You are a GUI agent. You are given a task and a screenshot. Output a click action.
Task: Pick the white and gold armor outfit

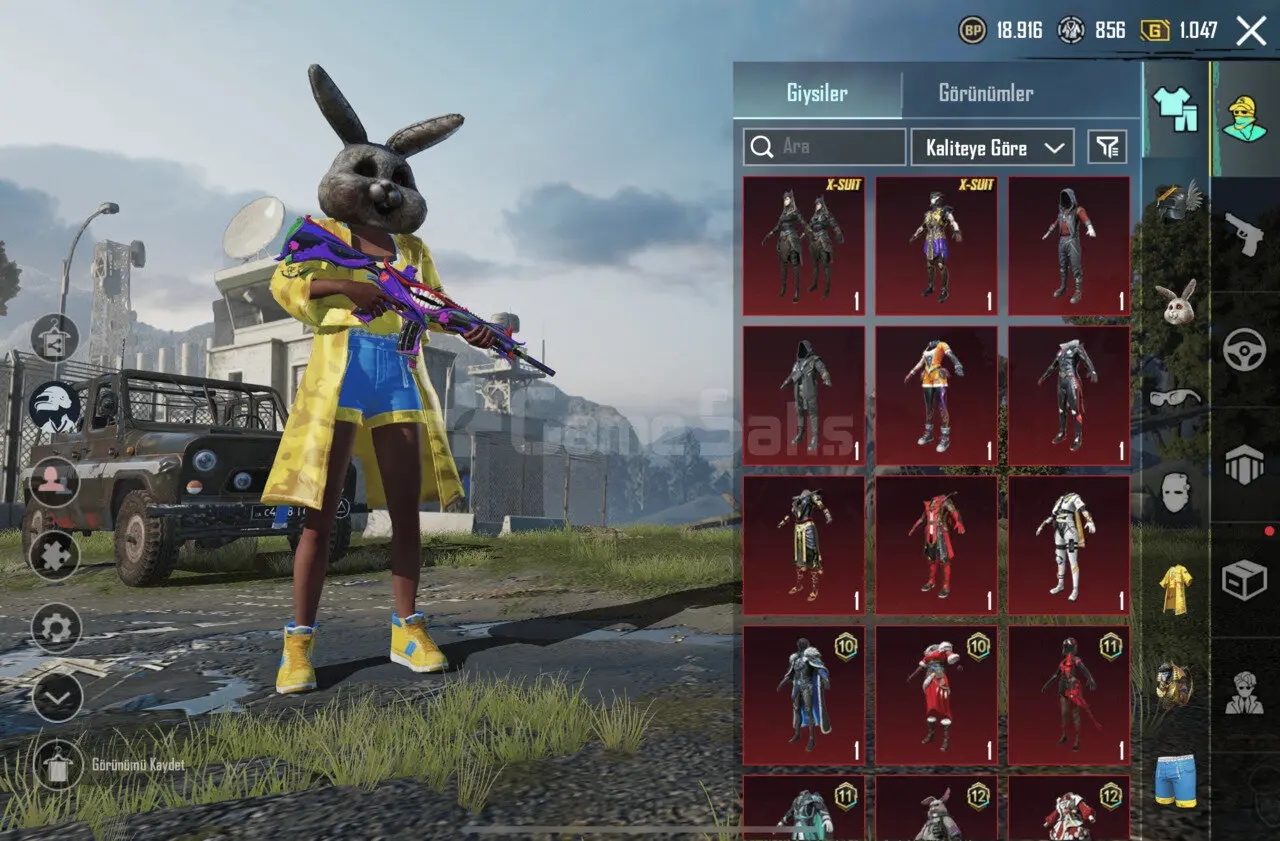1069,545
